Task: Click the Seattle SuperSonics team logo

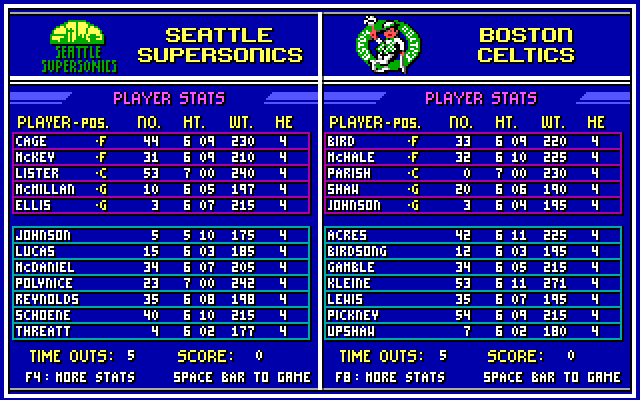Action: [83, 45]
